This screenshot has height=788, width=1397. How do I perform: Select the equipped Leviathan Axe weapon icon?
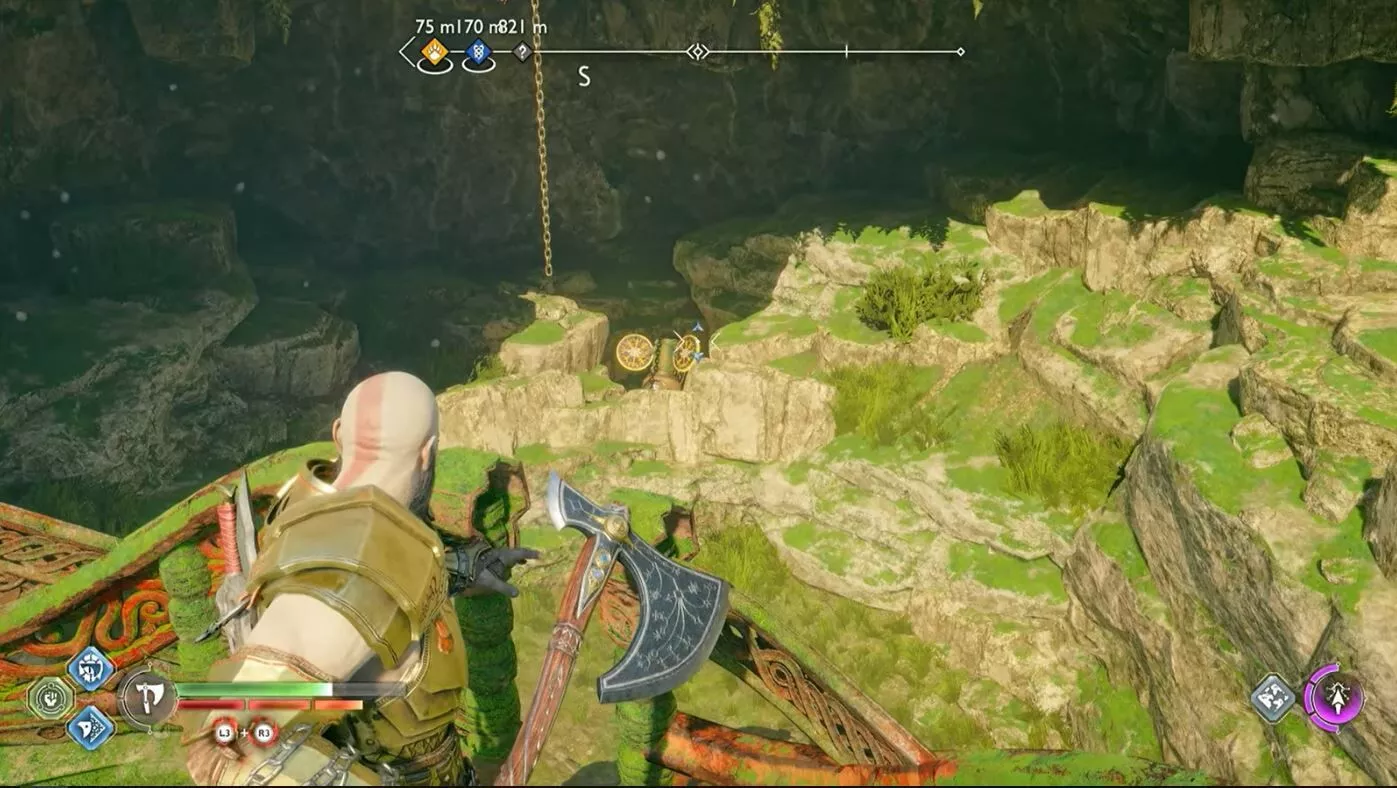(x=147, y=698)
